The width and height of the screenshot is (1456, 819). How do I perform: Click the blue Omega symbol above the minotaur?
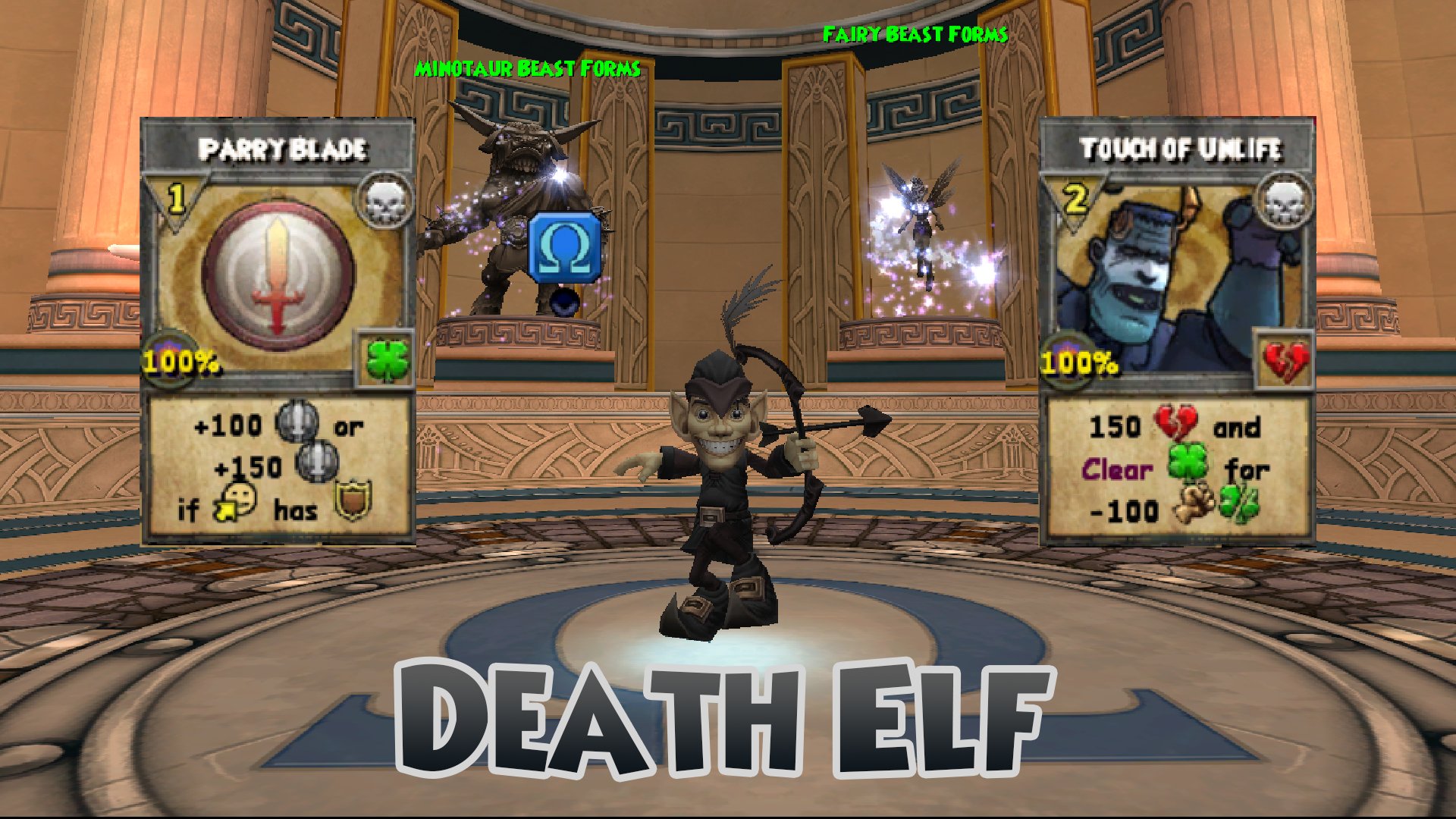pos(564,248)
